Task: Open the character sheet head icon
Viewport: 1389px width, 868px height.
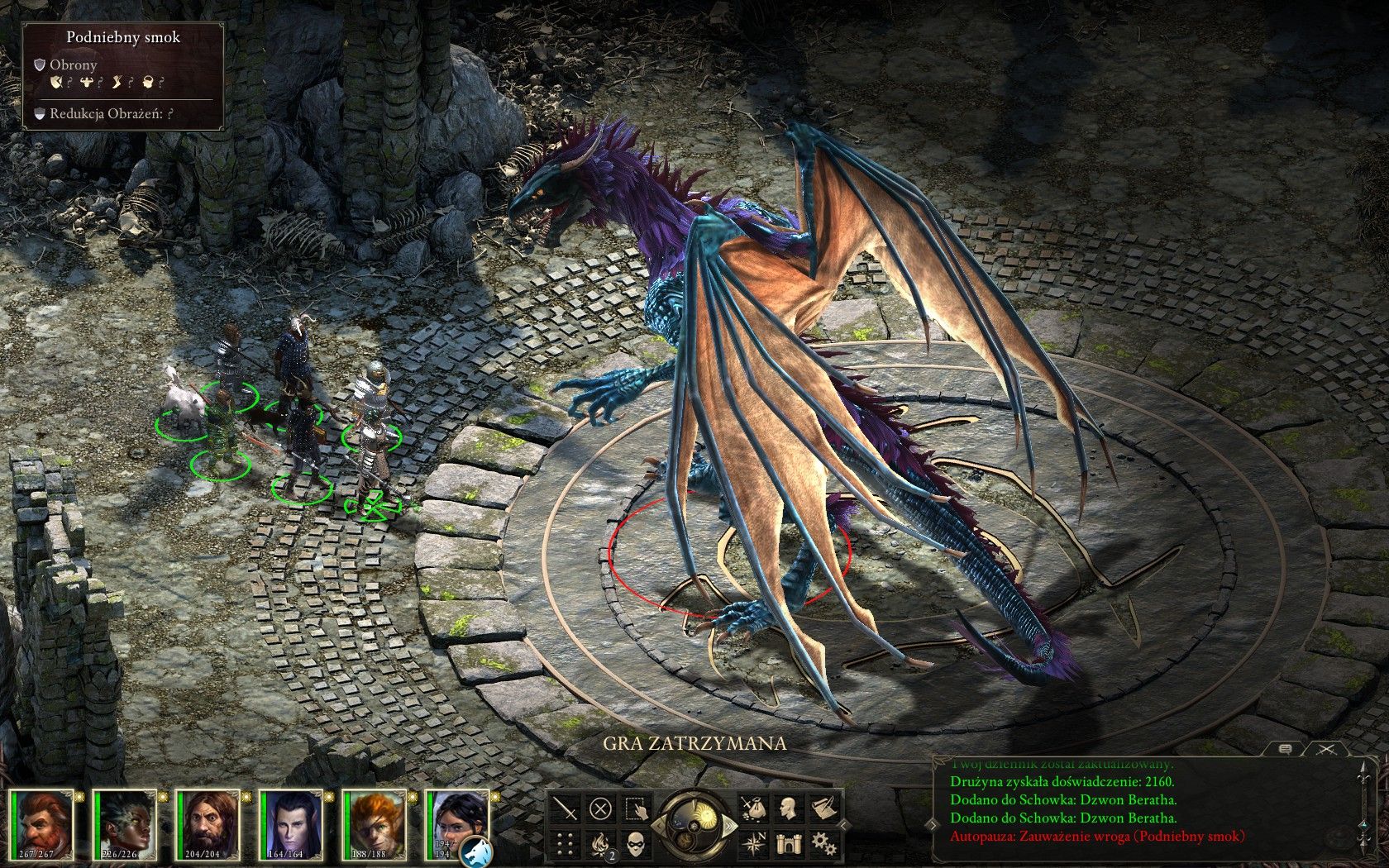Action: pyautogui.click(x=788, y=808)
